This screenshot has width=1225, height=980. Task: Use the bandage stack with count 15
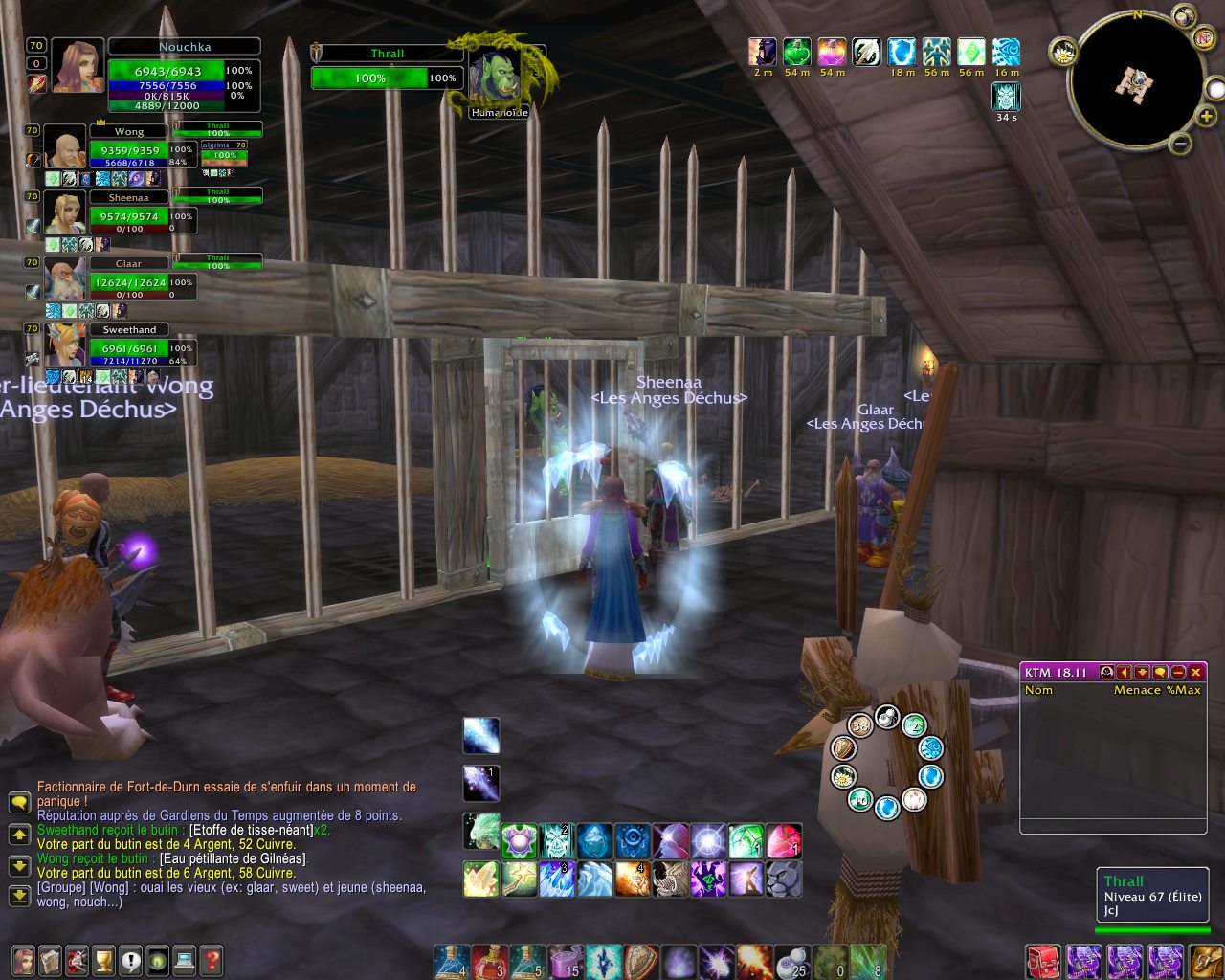tap(565, 961)
